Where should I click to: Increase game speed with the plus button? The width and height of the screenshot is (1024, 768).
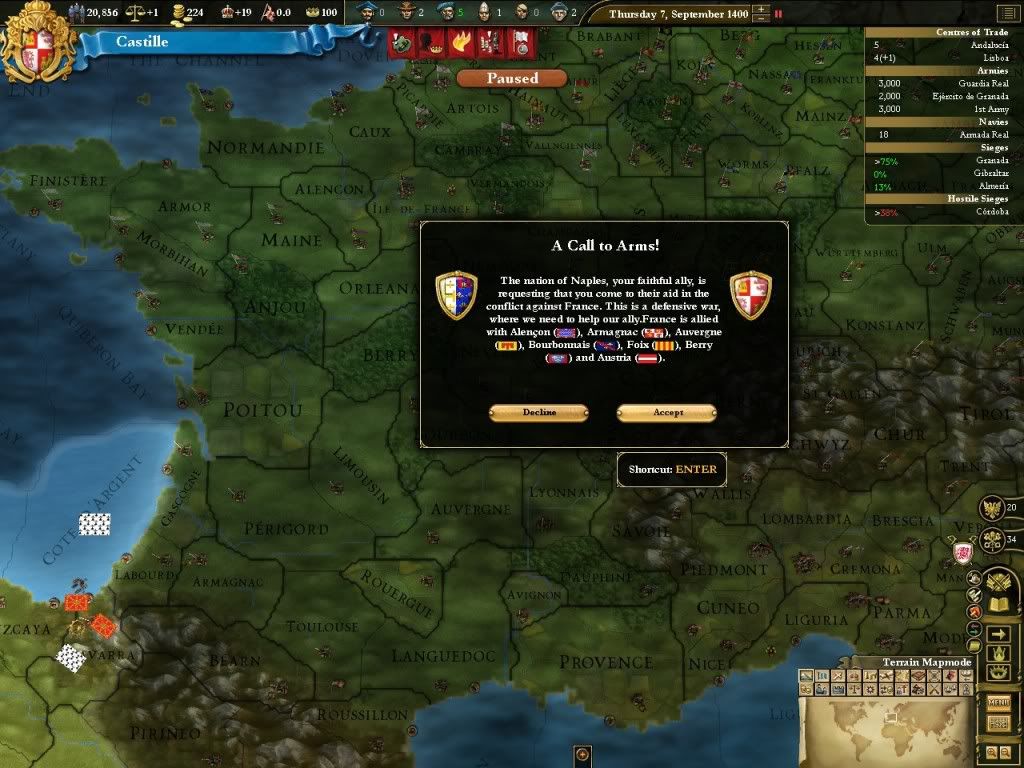coord(762,10)
